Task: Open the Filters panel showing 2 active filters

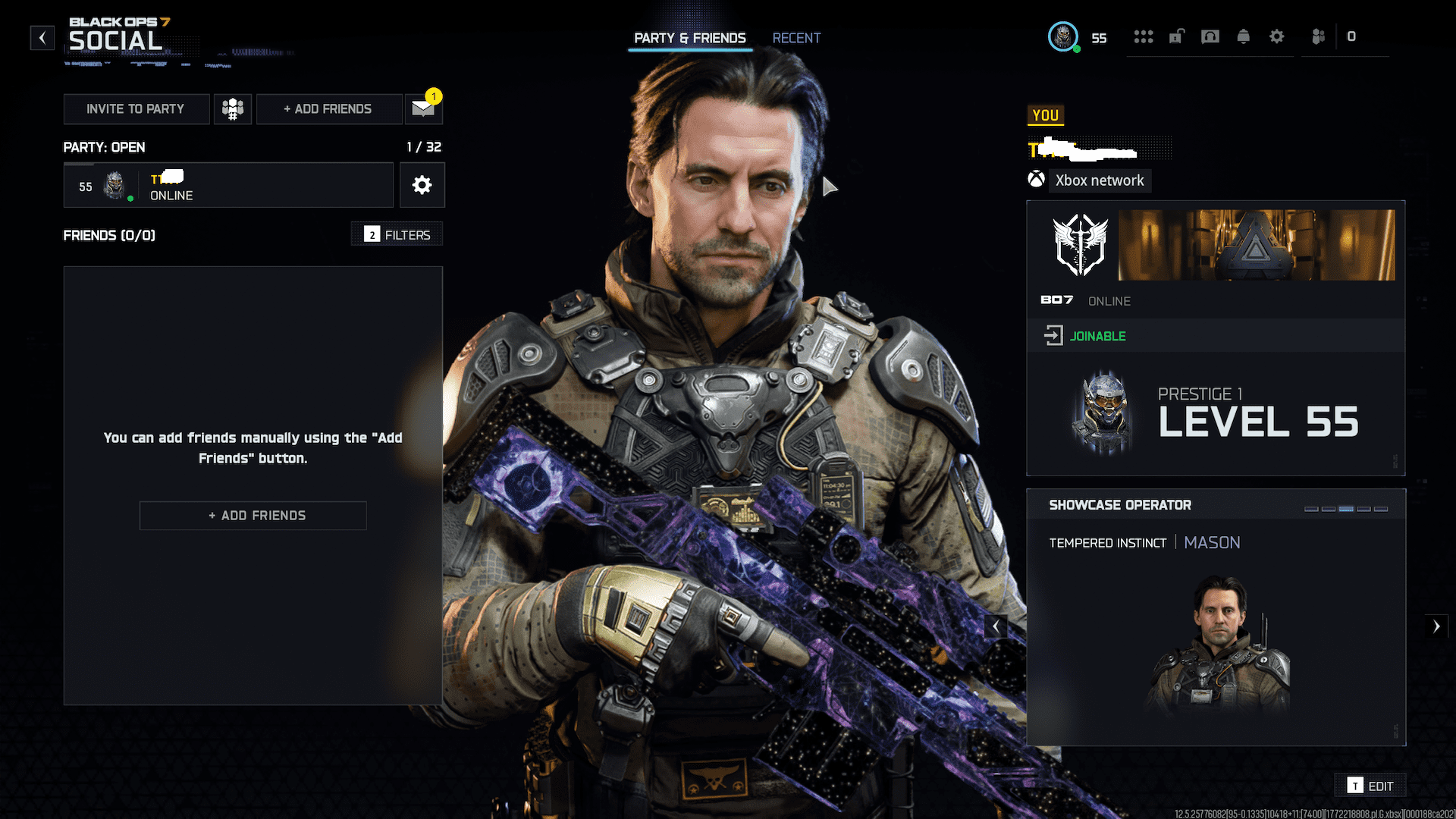Action: (x=396, y=234)
